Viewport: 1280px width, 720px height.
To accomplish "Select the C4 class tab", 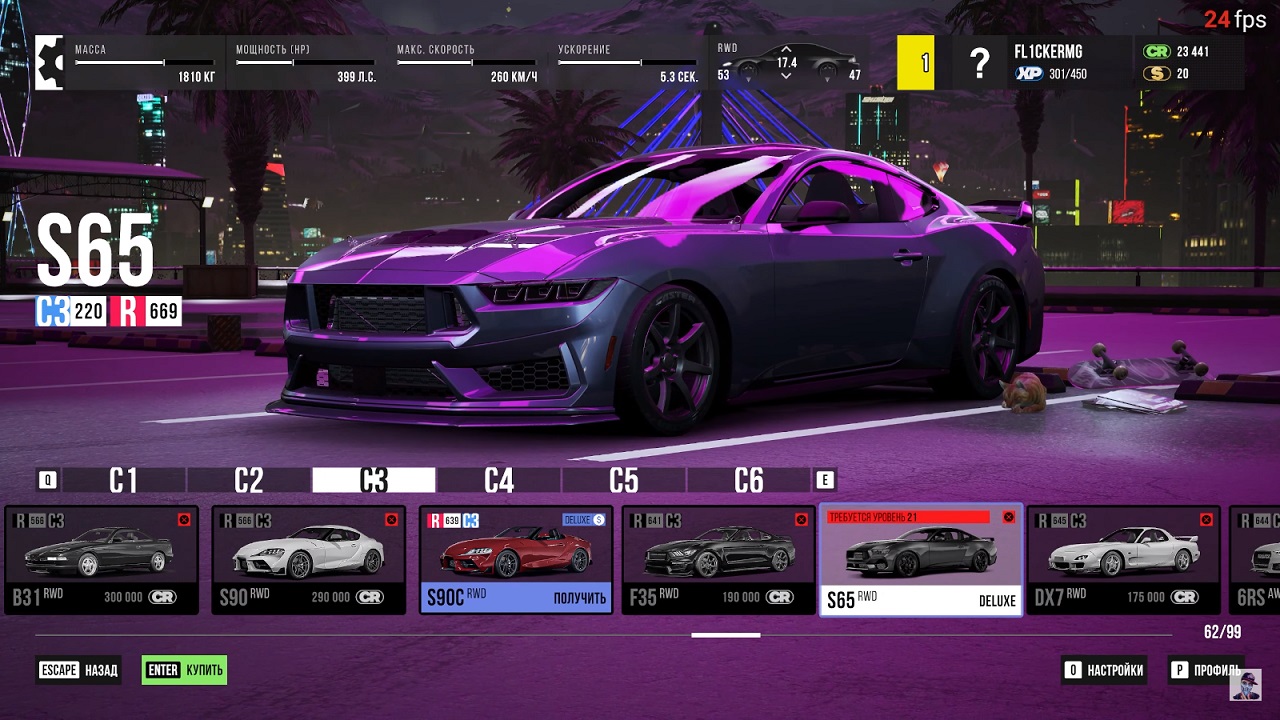I will point(498,481).
